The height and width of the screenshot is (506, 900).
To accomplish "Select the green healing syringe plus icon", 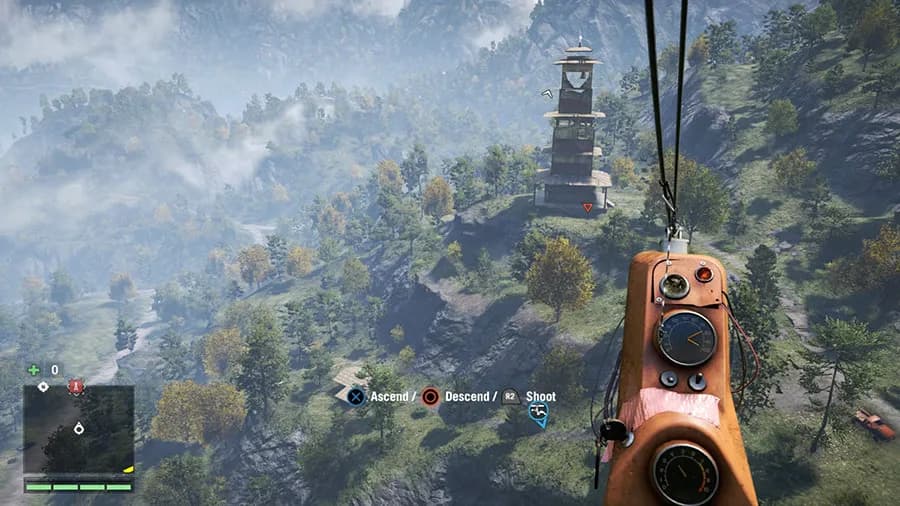I will tap(34, 369).
